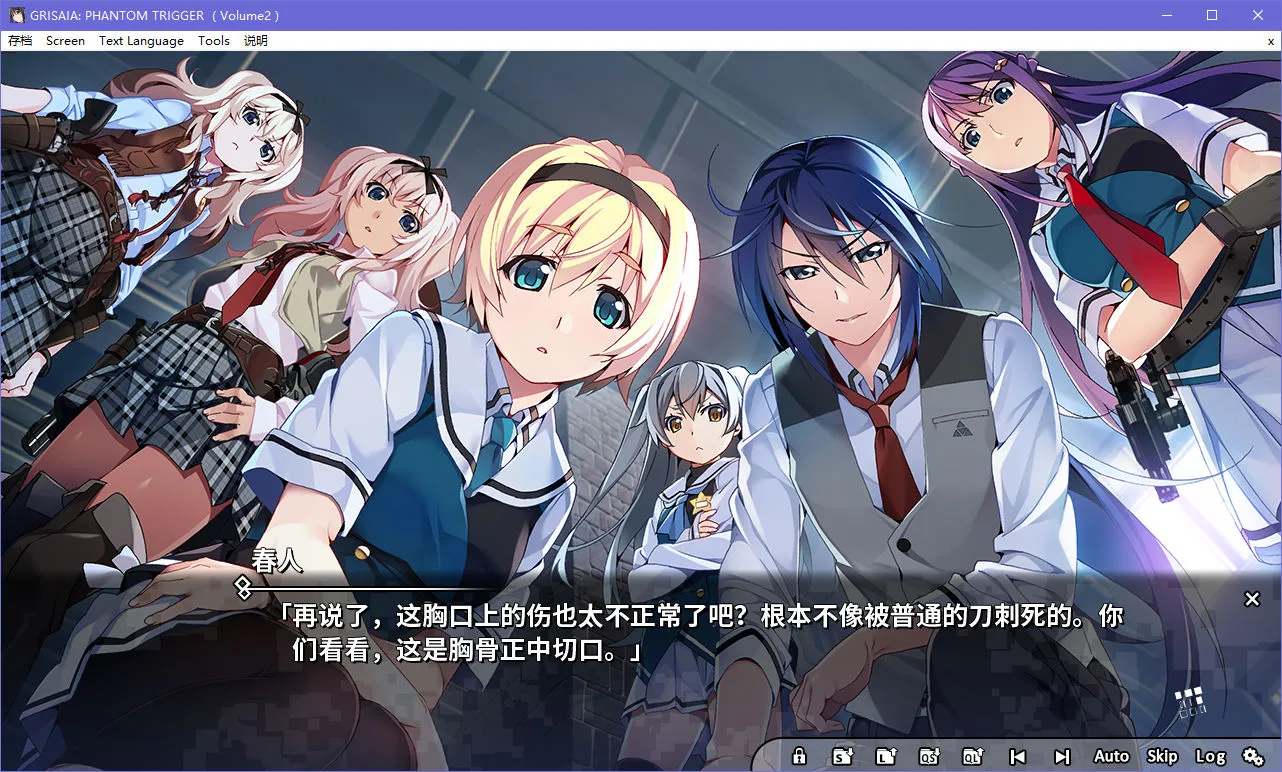Jump to the previous message with the back icon
The width and height of the screenshot is (1282, 772).
pos(1020,756)
